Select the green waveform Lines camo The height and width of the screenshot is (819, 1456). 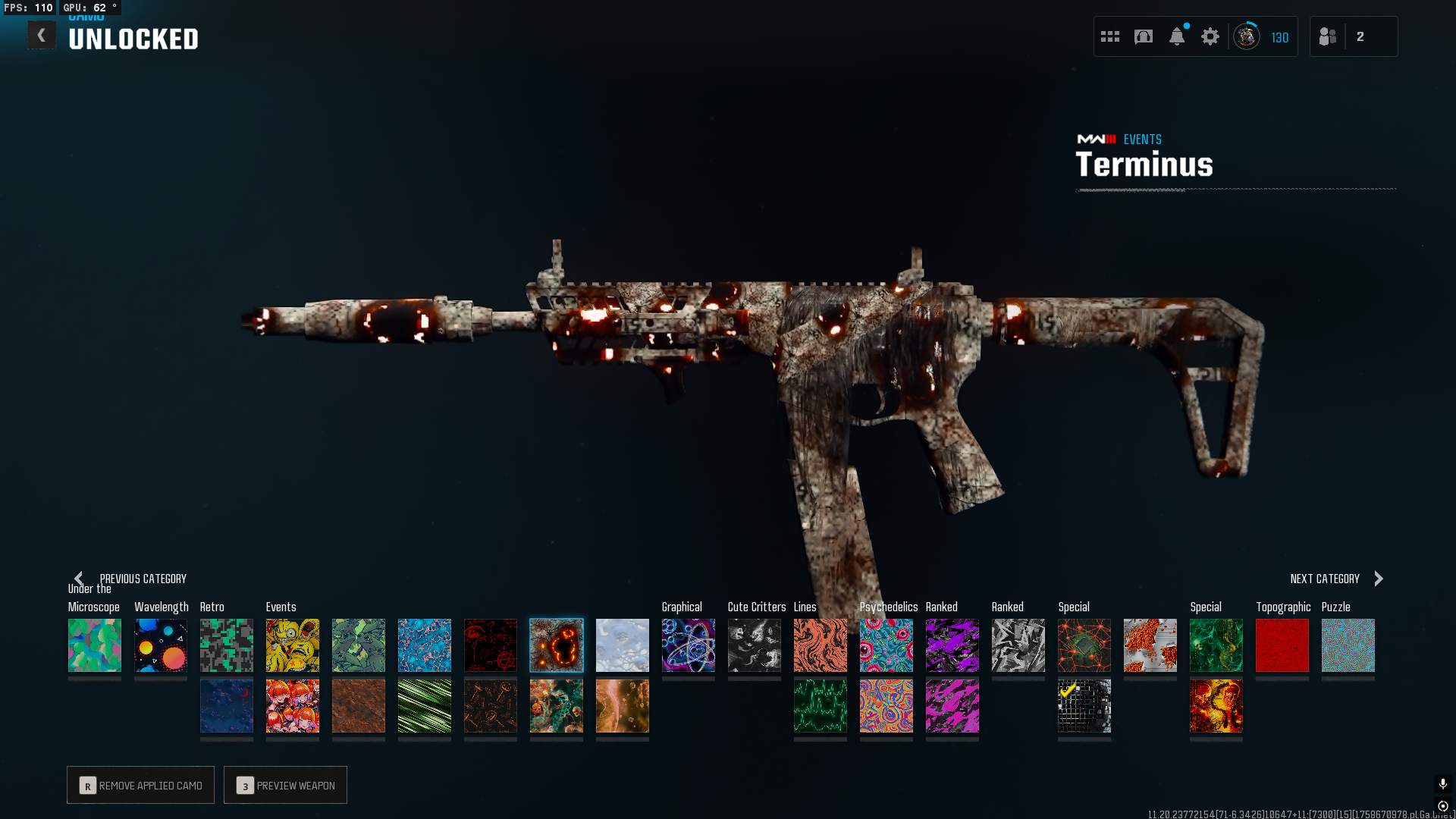pyautogui.click(x=821, y=706)
